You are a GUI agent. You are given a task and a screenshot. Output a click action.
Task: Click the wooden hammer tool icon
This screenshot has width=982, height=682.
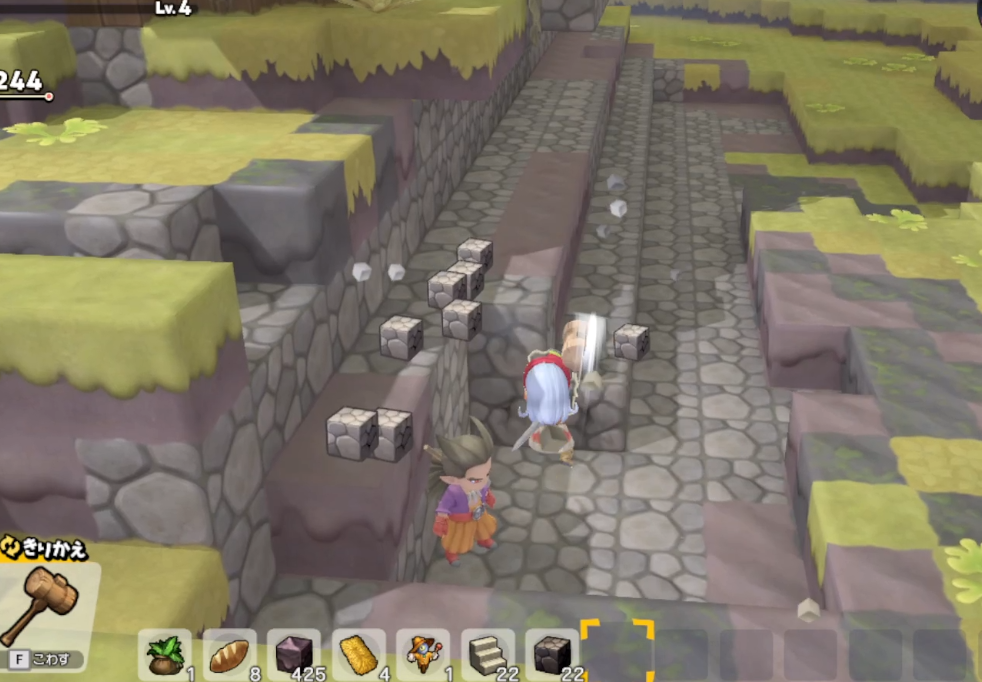(x=40, y=602)
